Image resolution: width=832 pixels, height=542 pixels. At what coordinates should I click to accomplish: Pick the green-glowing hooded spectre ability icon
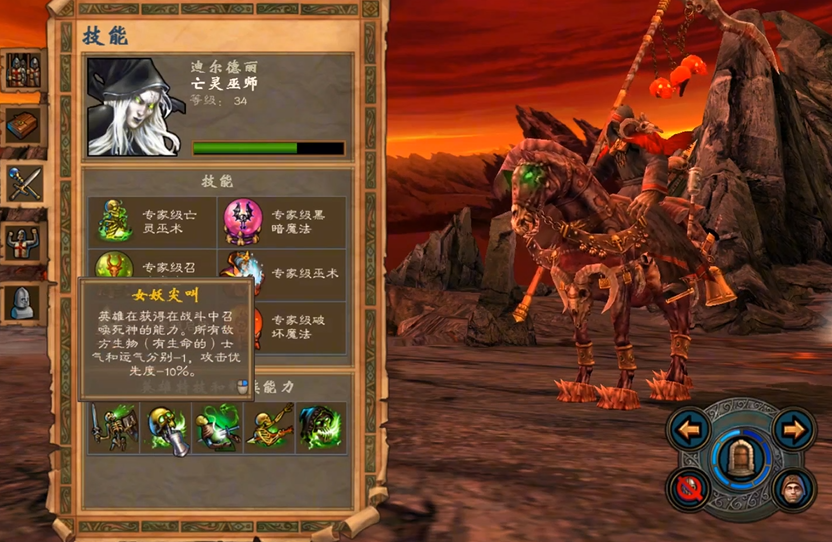pyautogui.click(x=321, y=428)
